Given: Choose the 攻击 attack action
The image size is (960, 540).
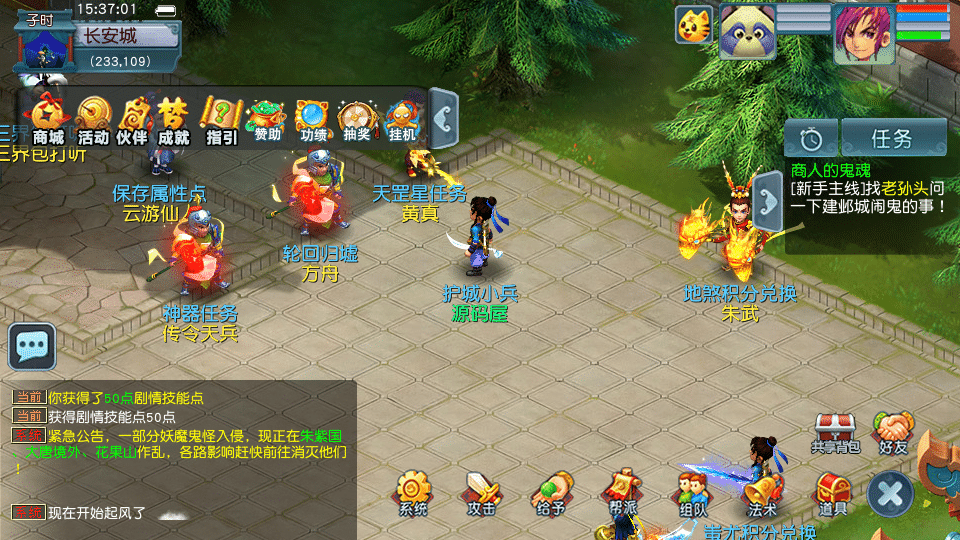Looking at the screenshot, I should [481, 492].
